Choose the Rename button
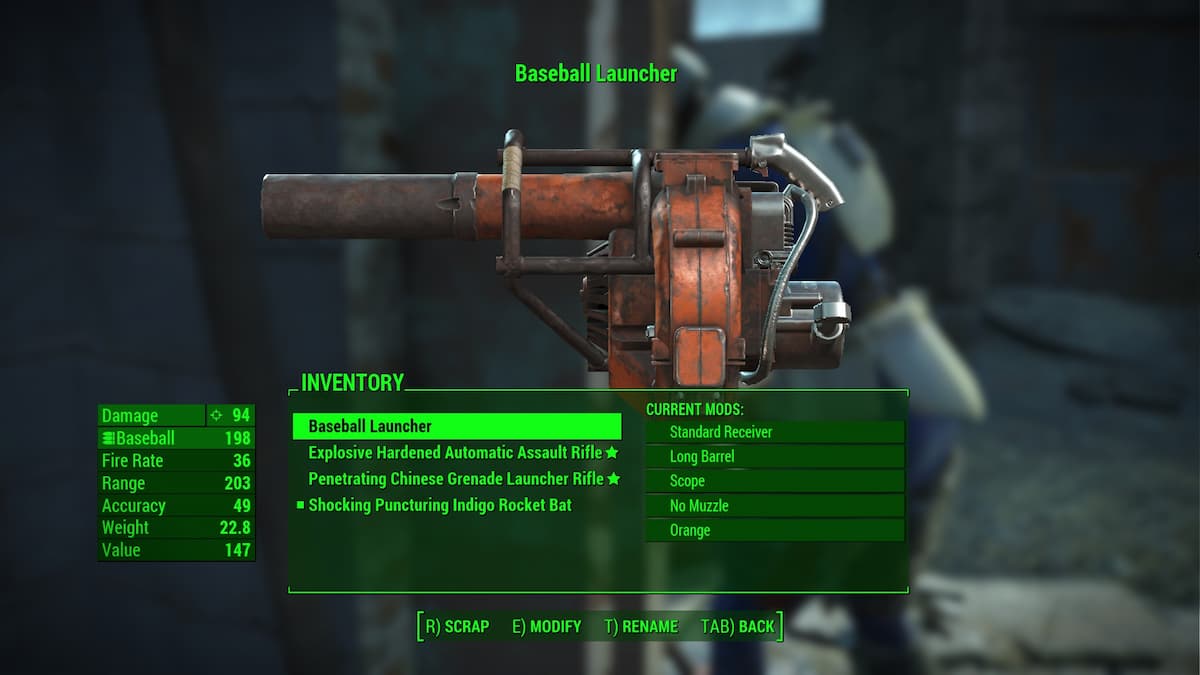The height and width of the screenshot is (675, 1200). click(641, 627)
